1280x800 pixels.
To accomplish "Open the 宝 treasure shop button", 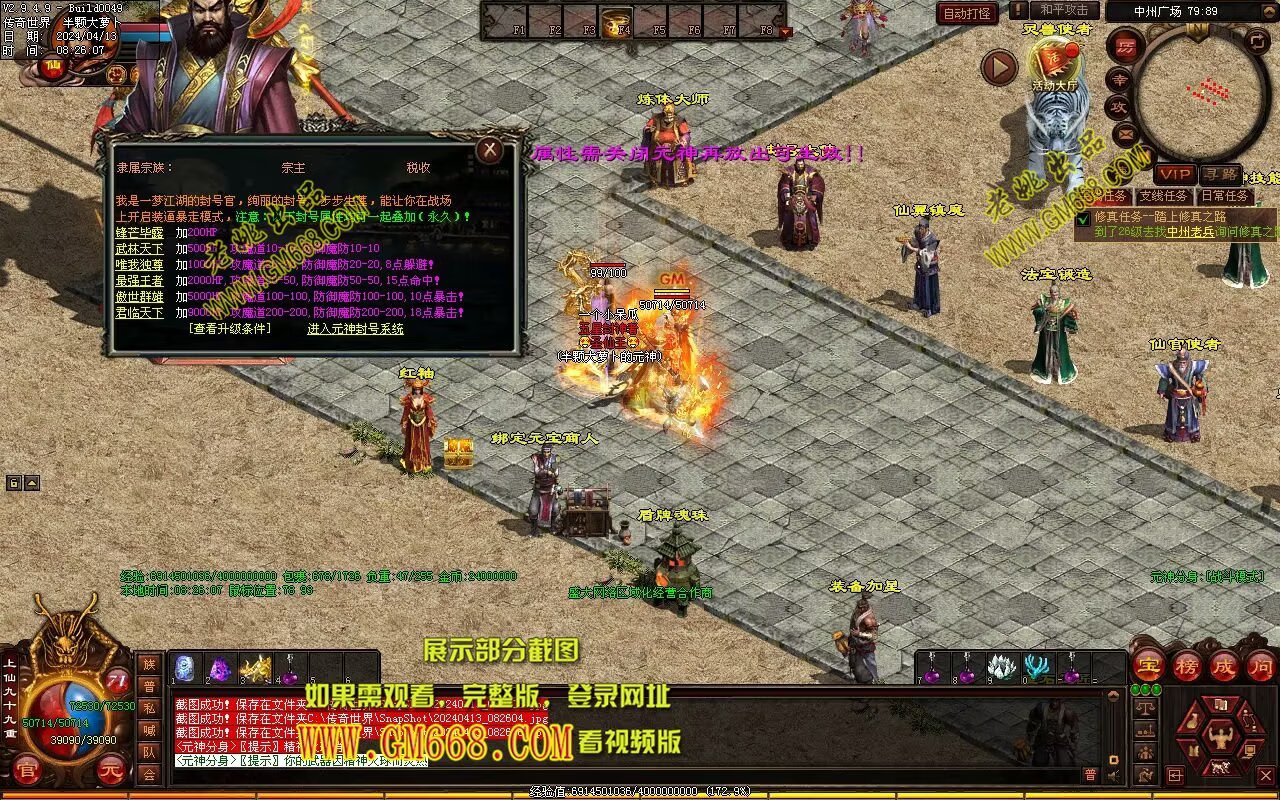I will [1149, 665].
